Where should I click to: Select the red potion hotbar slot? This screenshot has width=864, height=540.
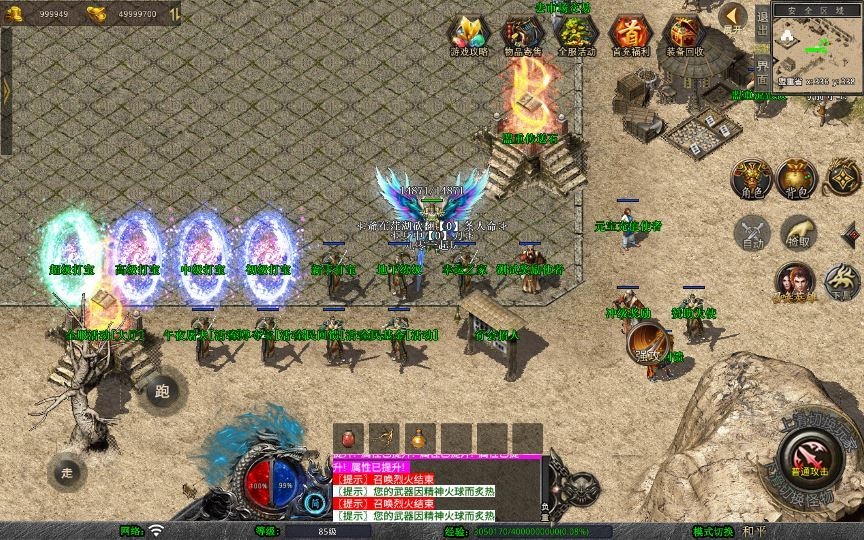347,438
